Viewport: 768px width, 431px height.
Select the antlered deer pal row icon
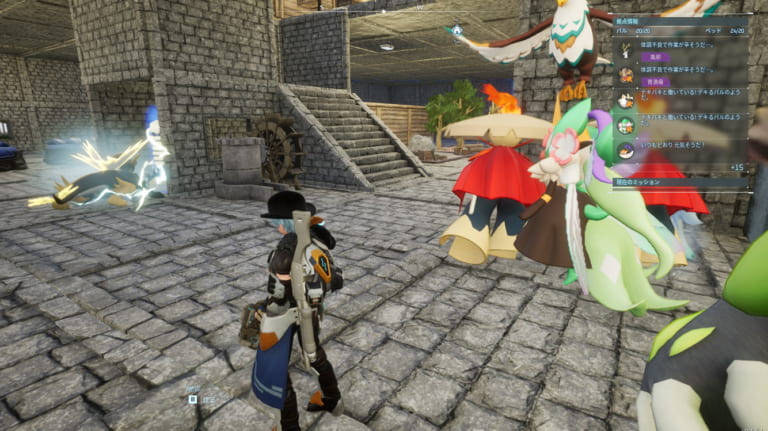coord(625,48)
